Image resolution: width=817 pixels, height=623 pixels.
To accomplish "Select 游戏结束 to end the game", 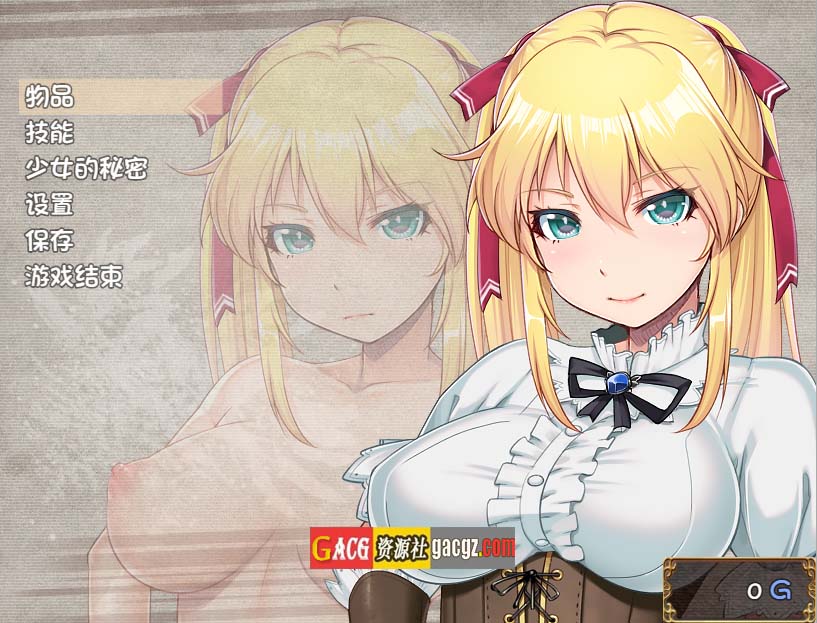I will 73,277.
